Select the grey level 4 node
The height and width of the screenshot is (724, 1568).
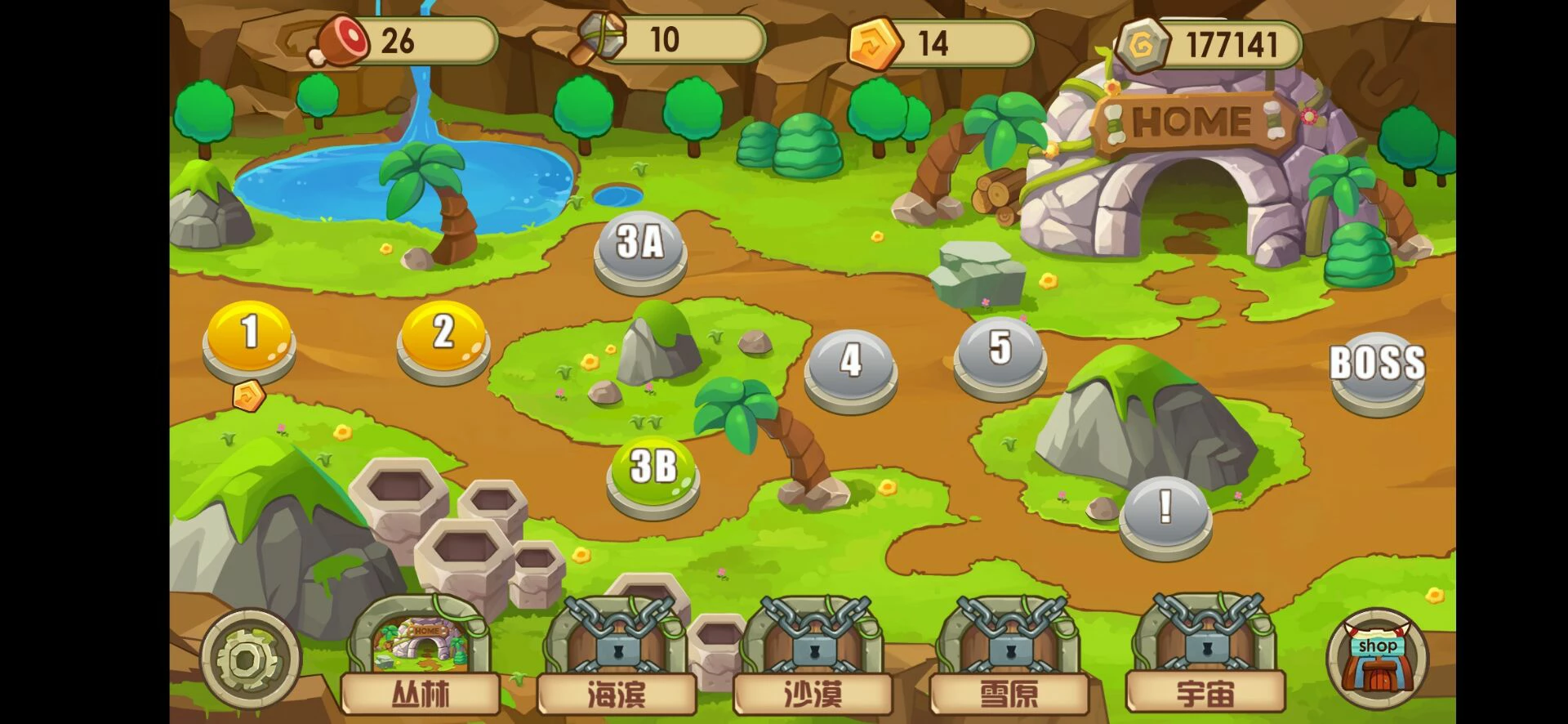pyautogui.click(x=850, y=364)
